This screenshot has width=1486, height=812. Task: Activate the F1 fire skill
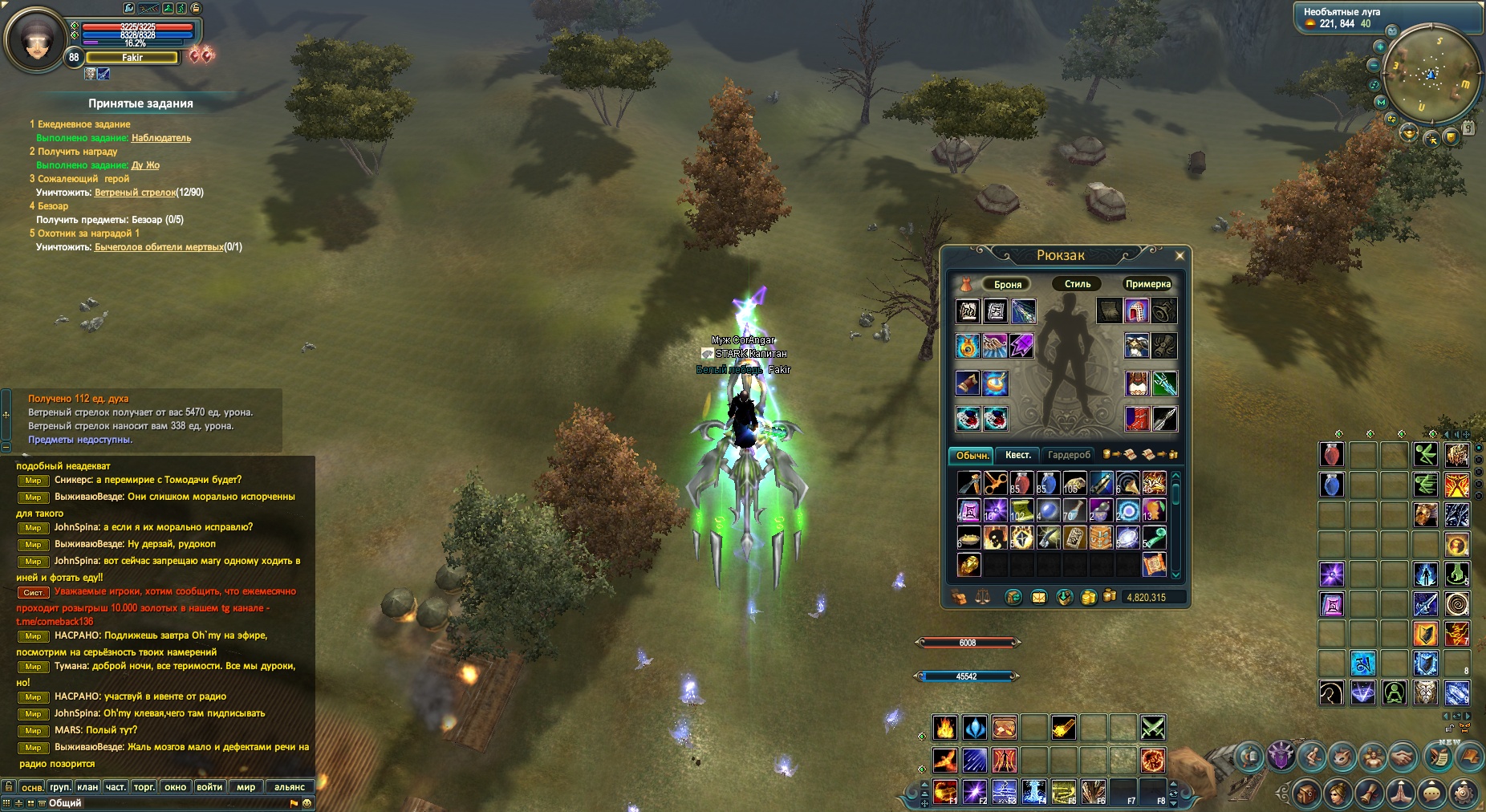tap(944, 791)
